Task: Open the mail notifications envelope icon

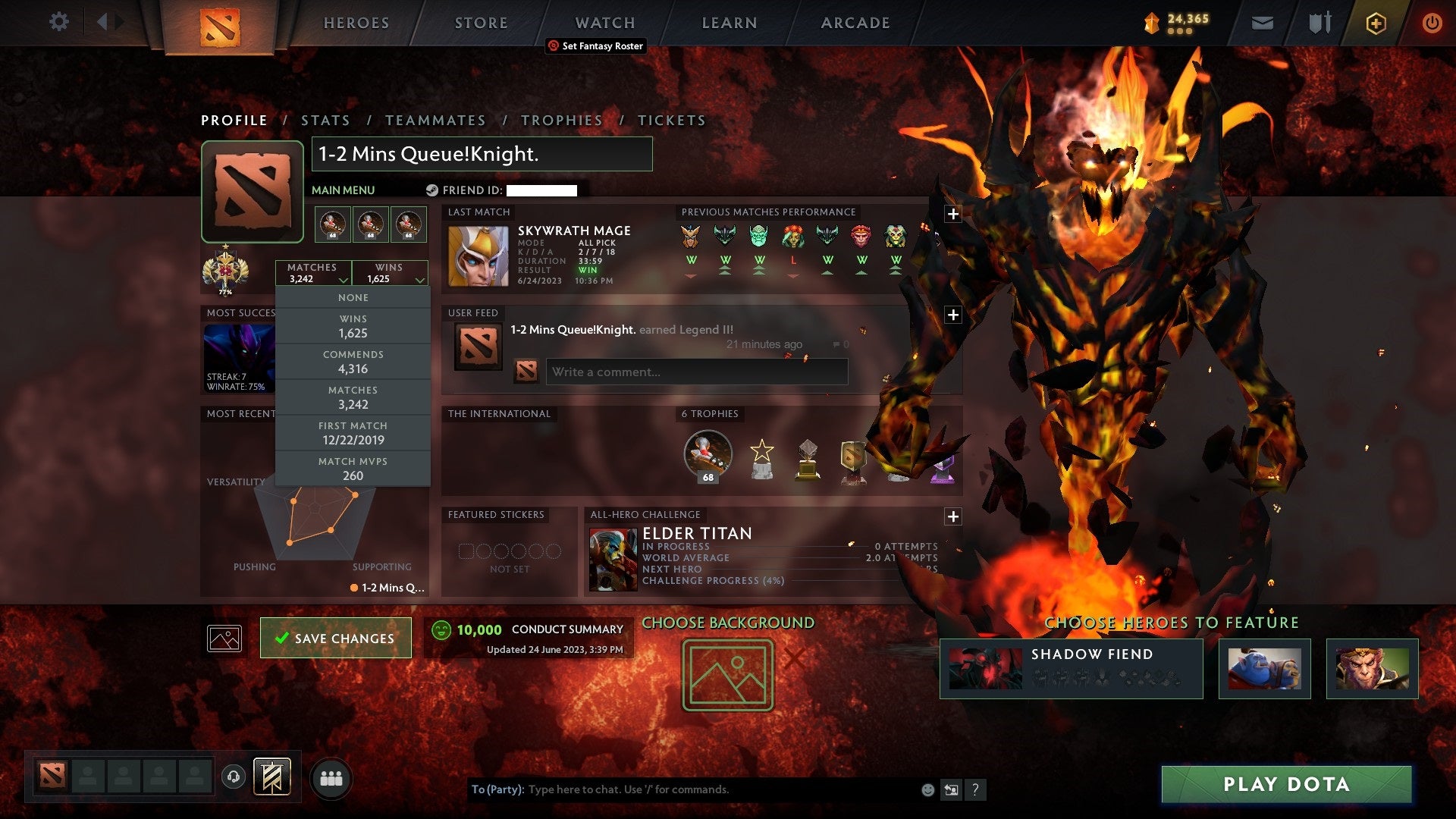Action: 1263,23
